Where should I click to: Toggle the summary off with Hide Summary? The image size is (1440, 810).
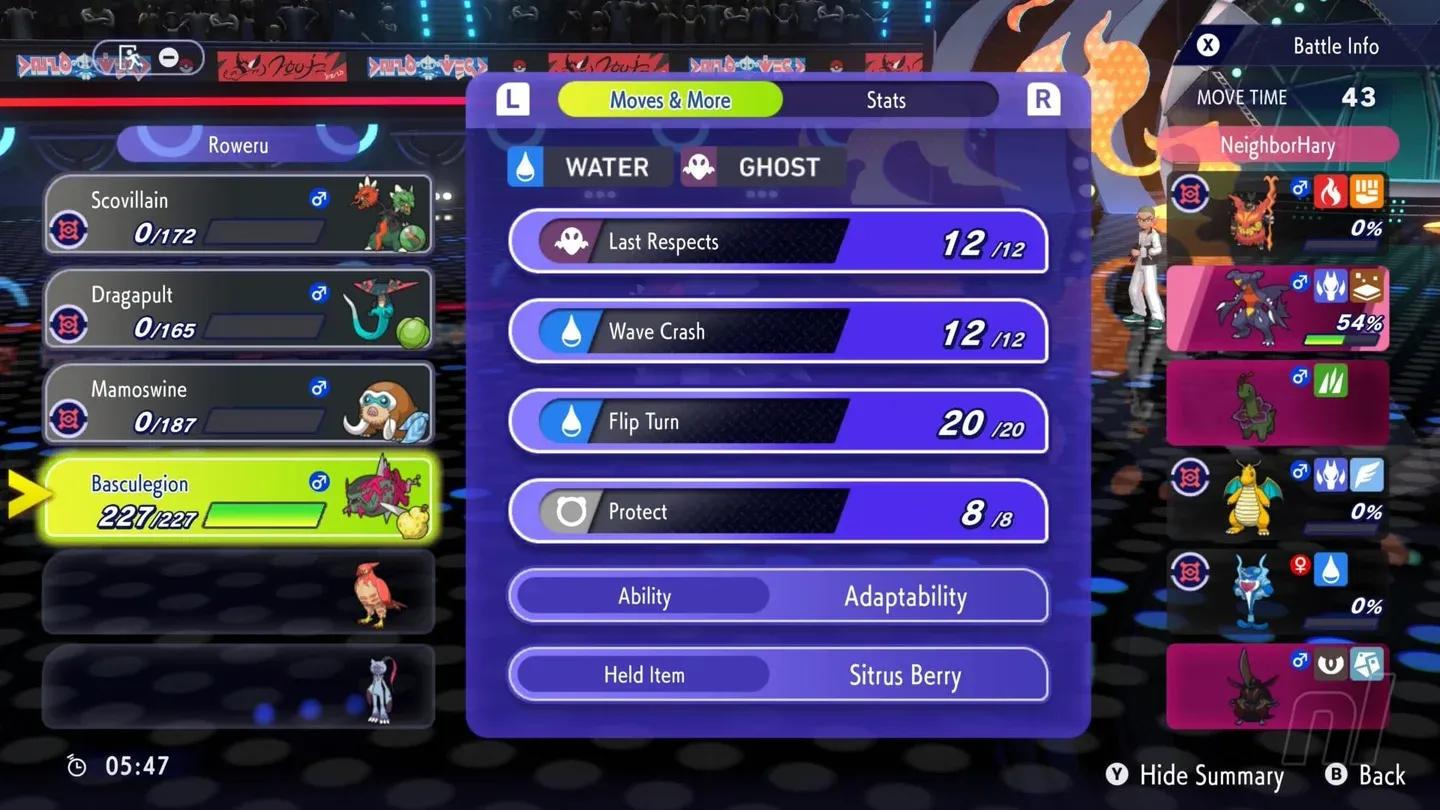pos(1195,775)
